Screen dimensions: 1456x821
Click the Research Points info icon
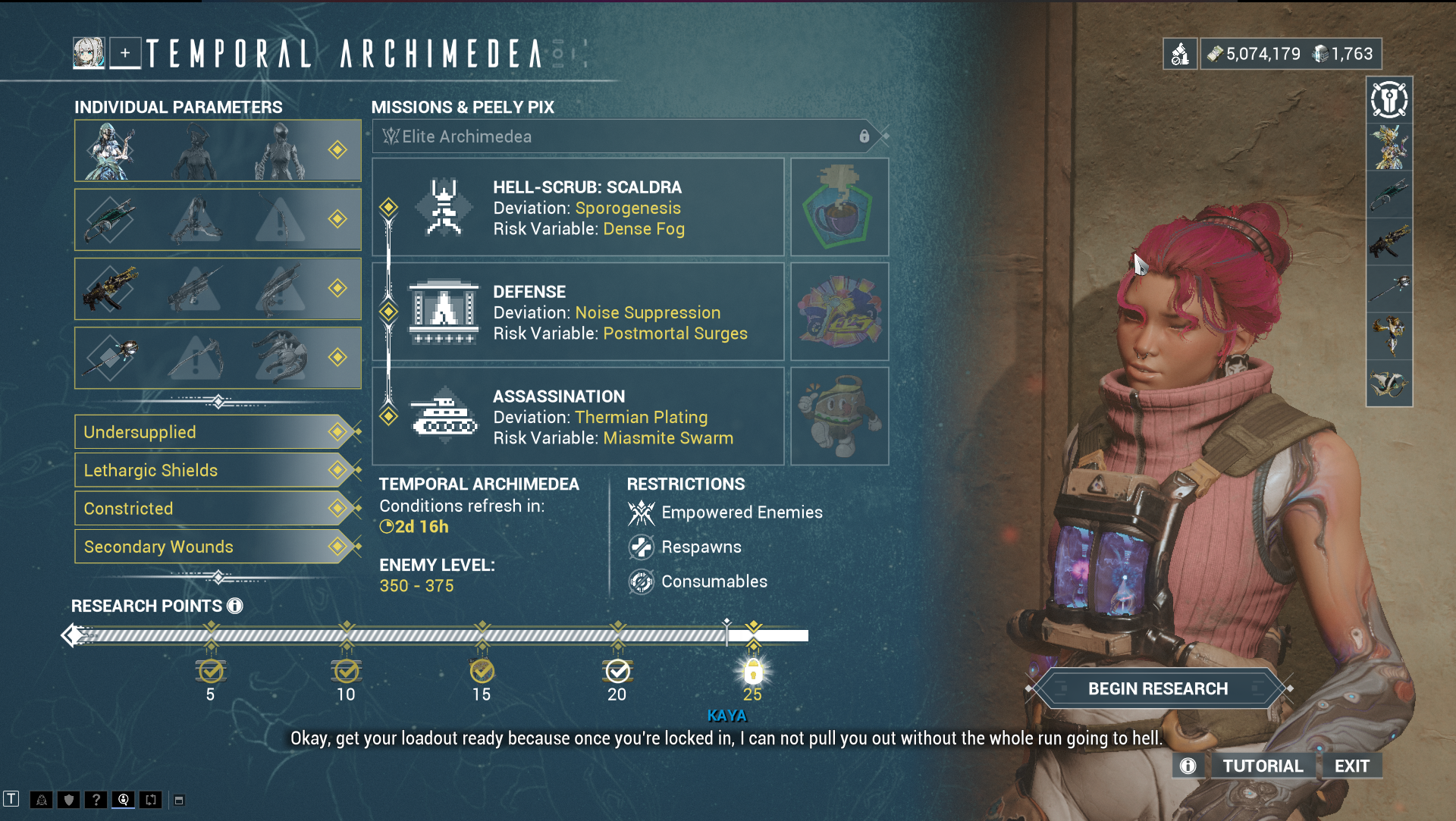click(x=235, y=606)
